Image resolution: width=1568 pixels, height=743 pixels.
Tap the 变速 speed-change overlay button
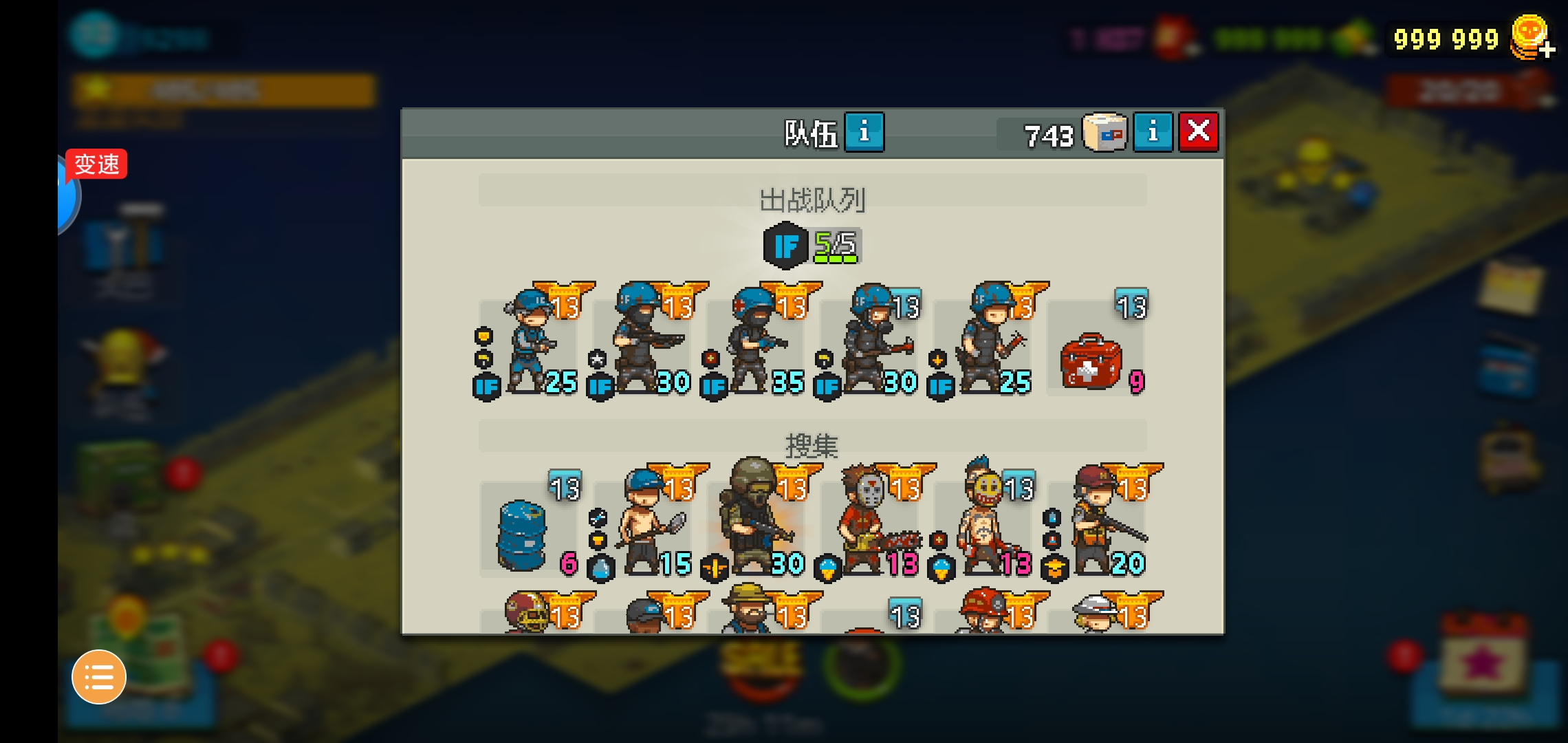(96, 165)
